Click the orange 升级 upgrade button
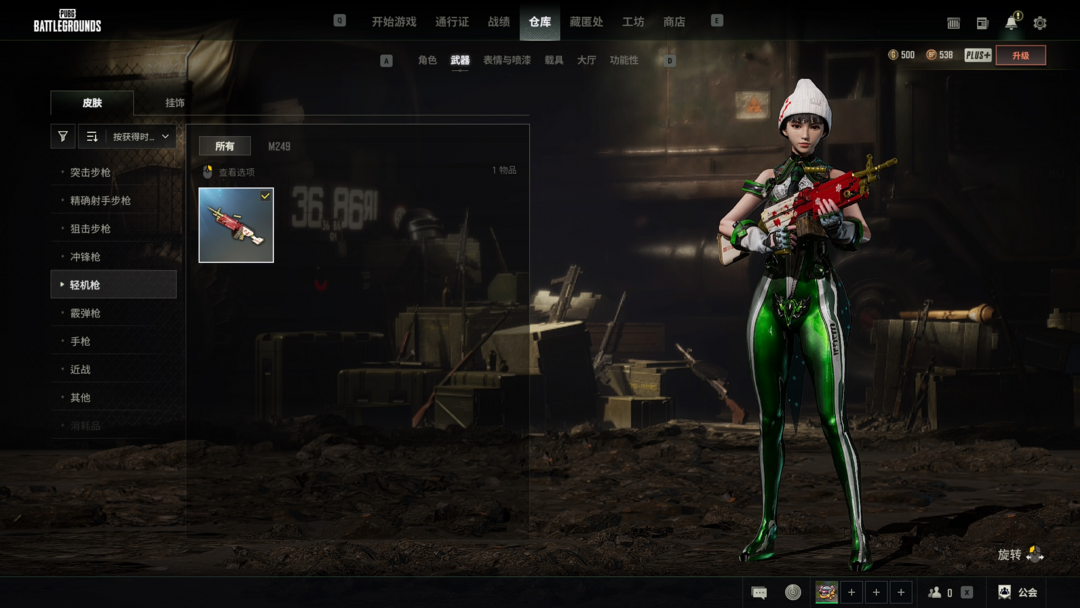This screenshot has height=608, width=1080. point(1020,56)
